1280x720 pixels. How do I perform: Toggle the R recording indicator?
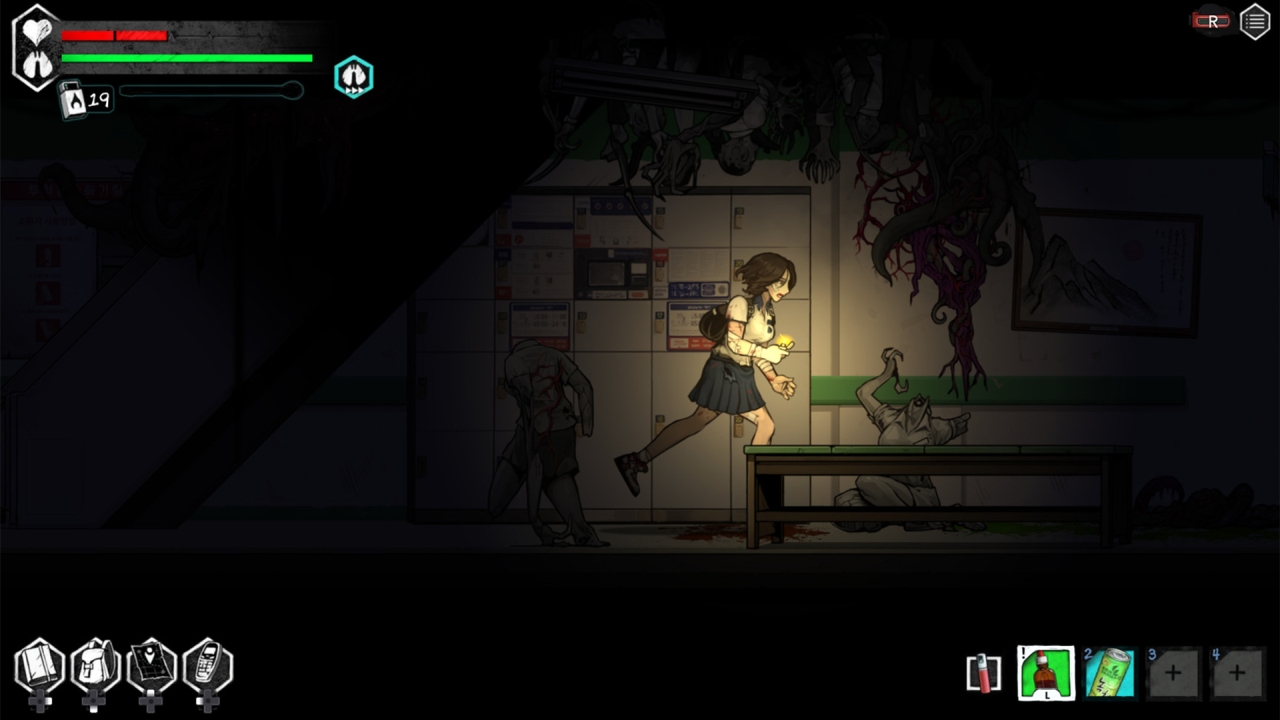click(1211, 19)
